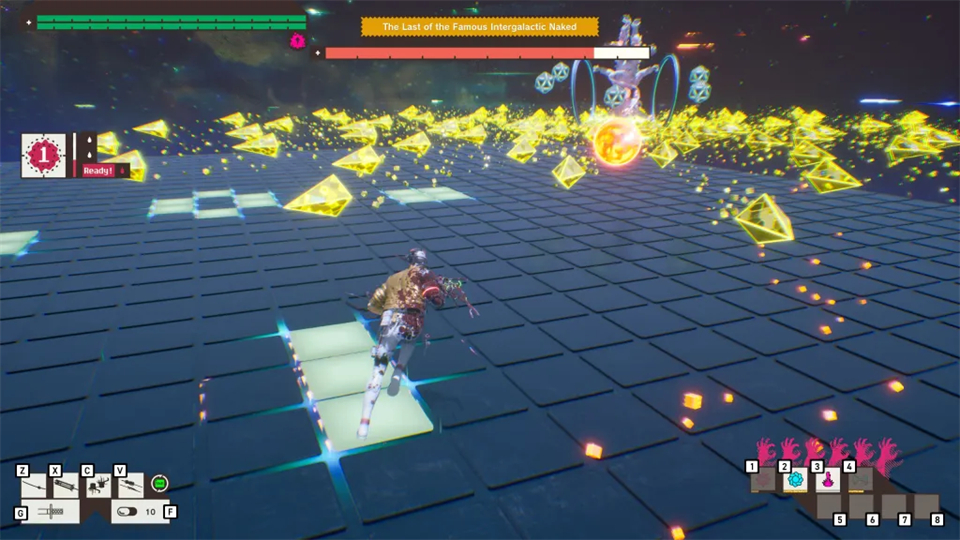Select the syringe weapon slot

click(65, 486)
